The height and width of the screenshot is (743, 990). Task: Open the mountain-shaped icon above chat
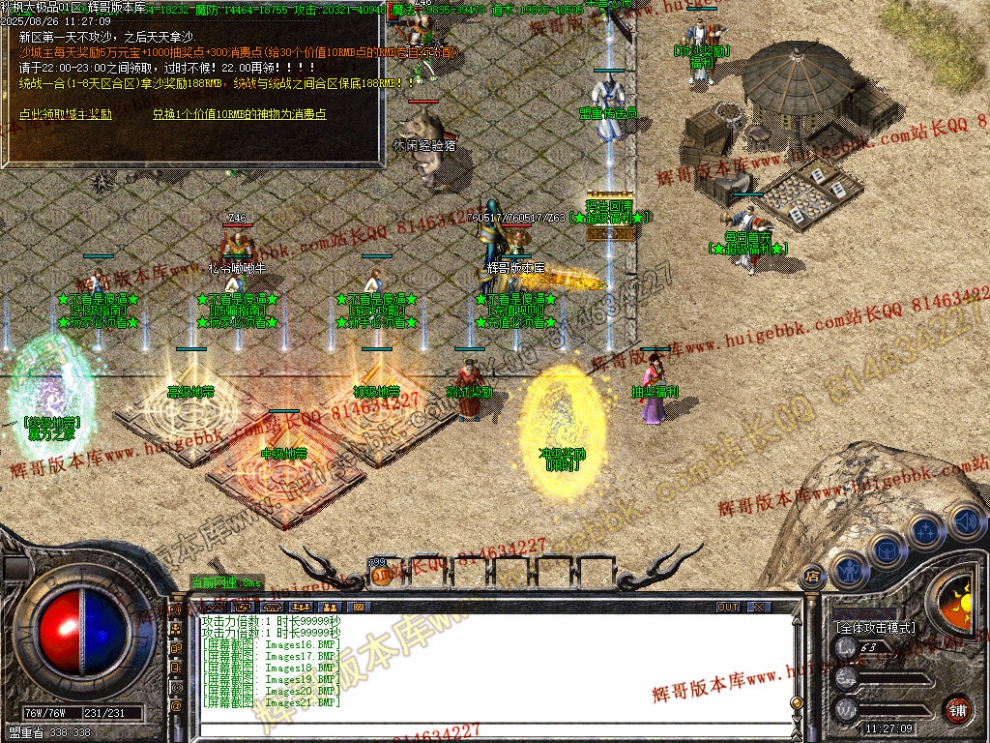pos(212,607)
